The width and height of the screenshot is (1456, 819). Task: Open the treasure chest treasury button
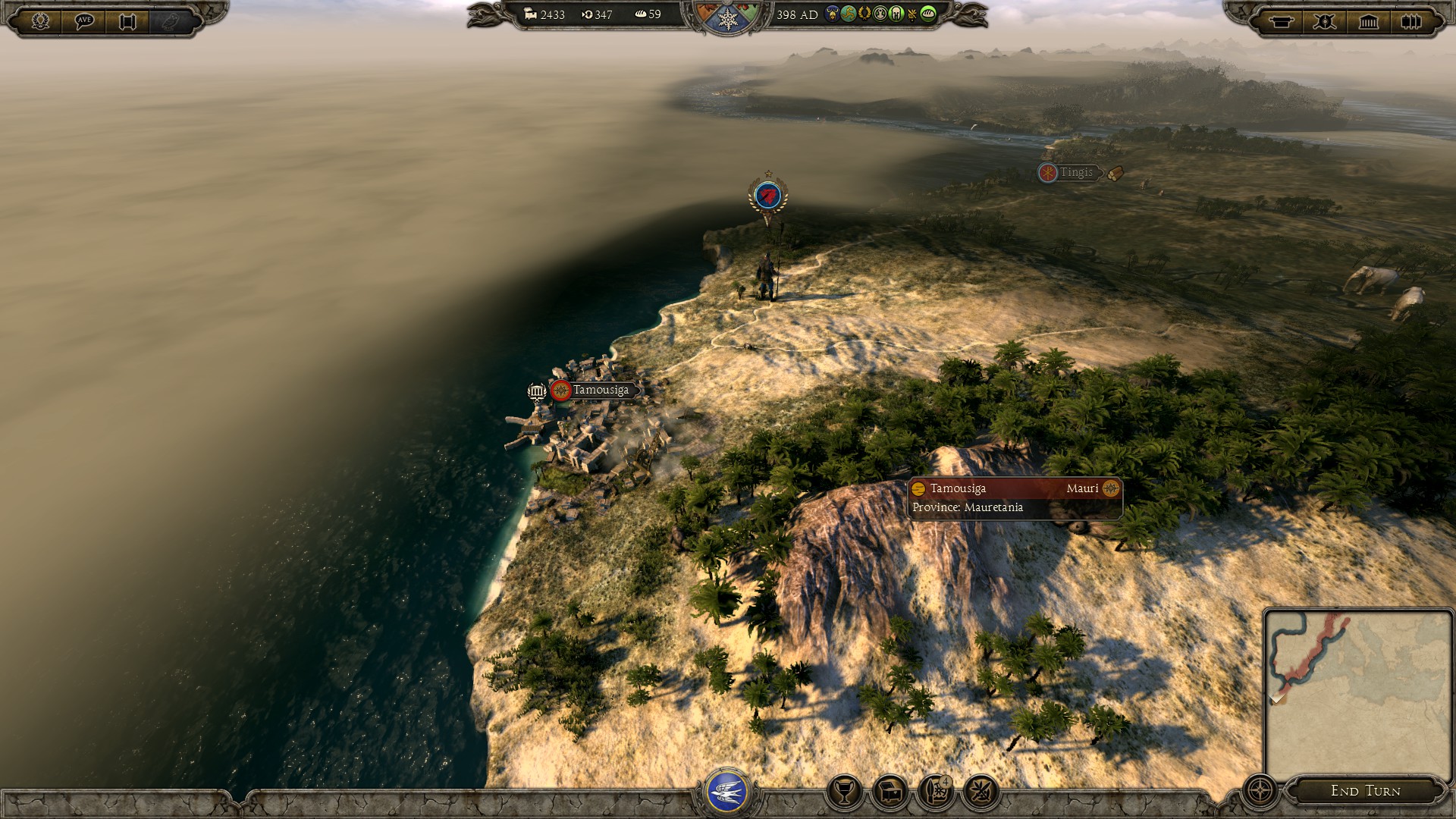coord(890,792)
